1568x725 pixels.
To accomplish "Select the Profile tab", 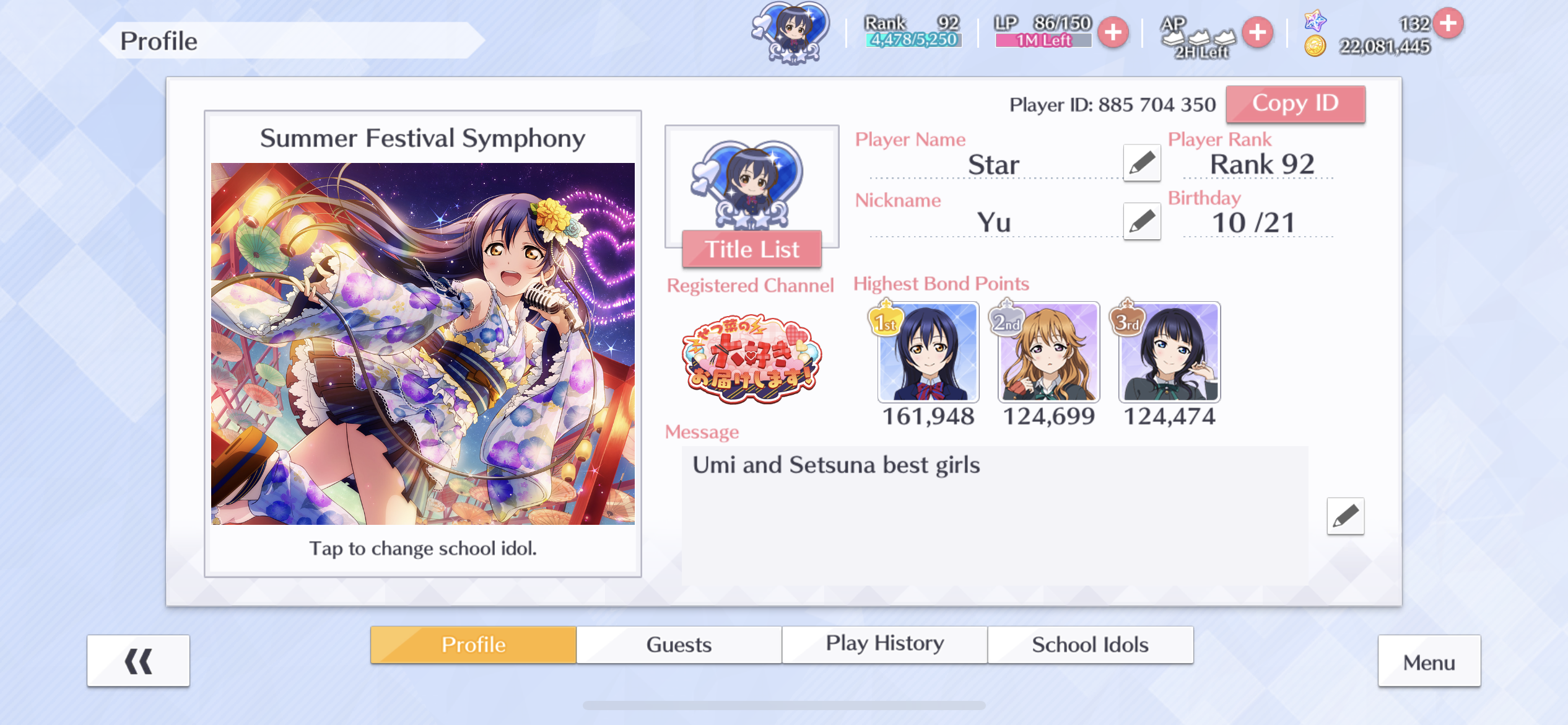I will pos(473,644).
